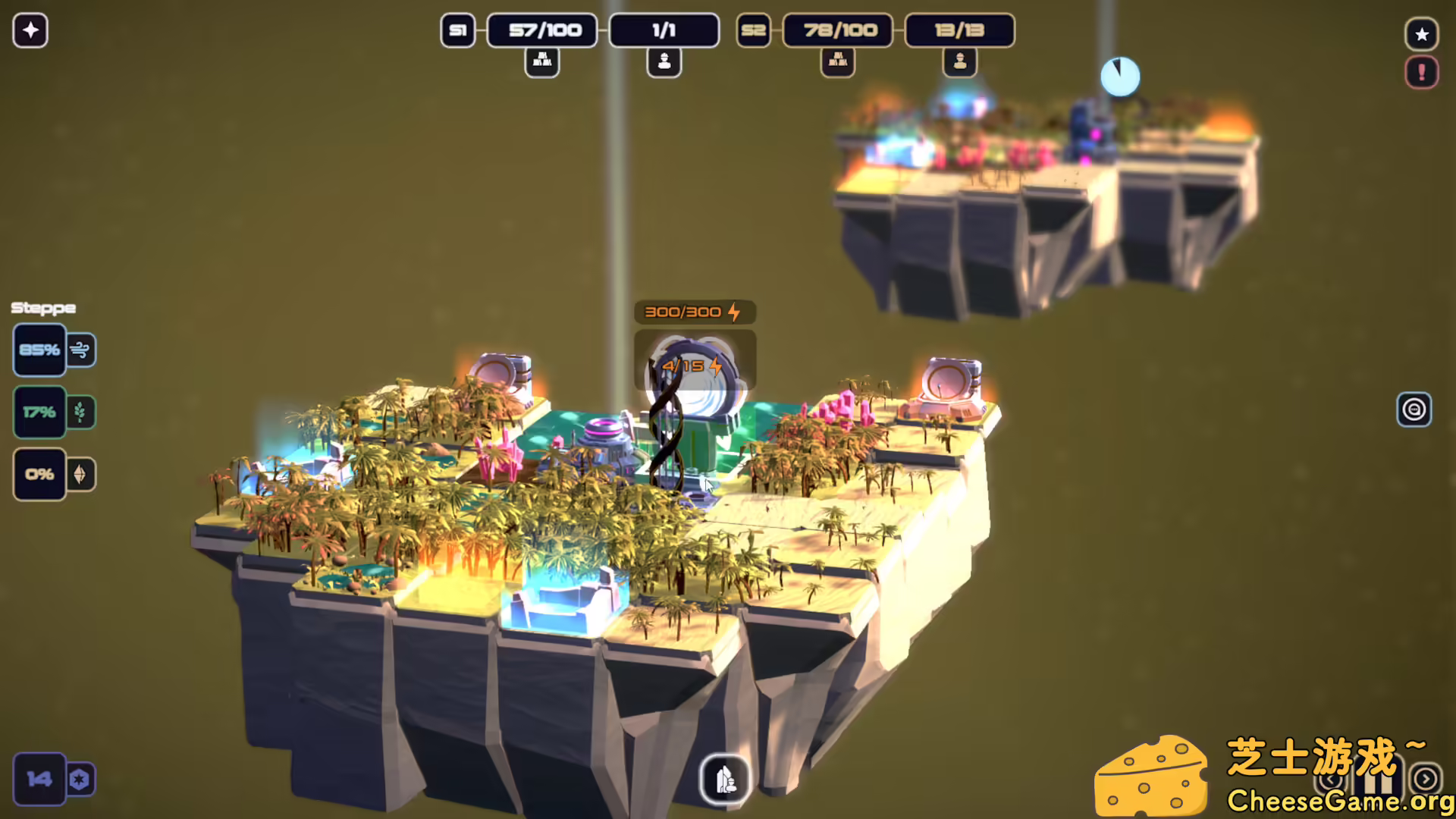Viewport: 1456px width, 819px height.
Task: Open the building menu at screen bottom
Action: point(725,780)
